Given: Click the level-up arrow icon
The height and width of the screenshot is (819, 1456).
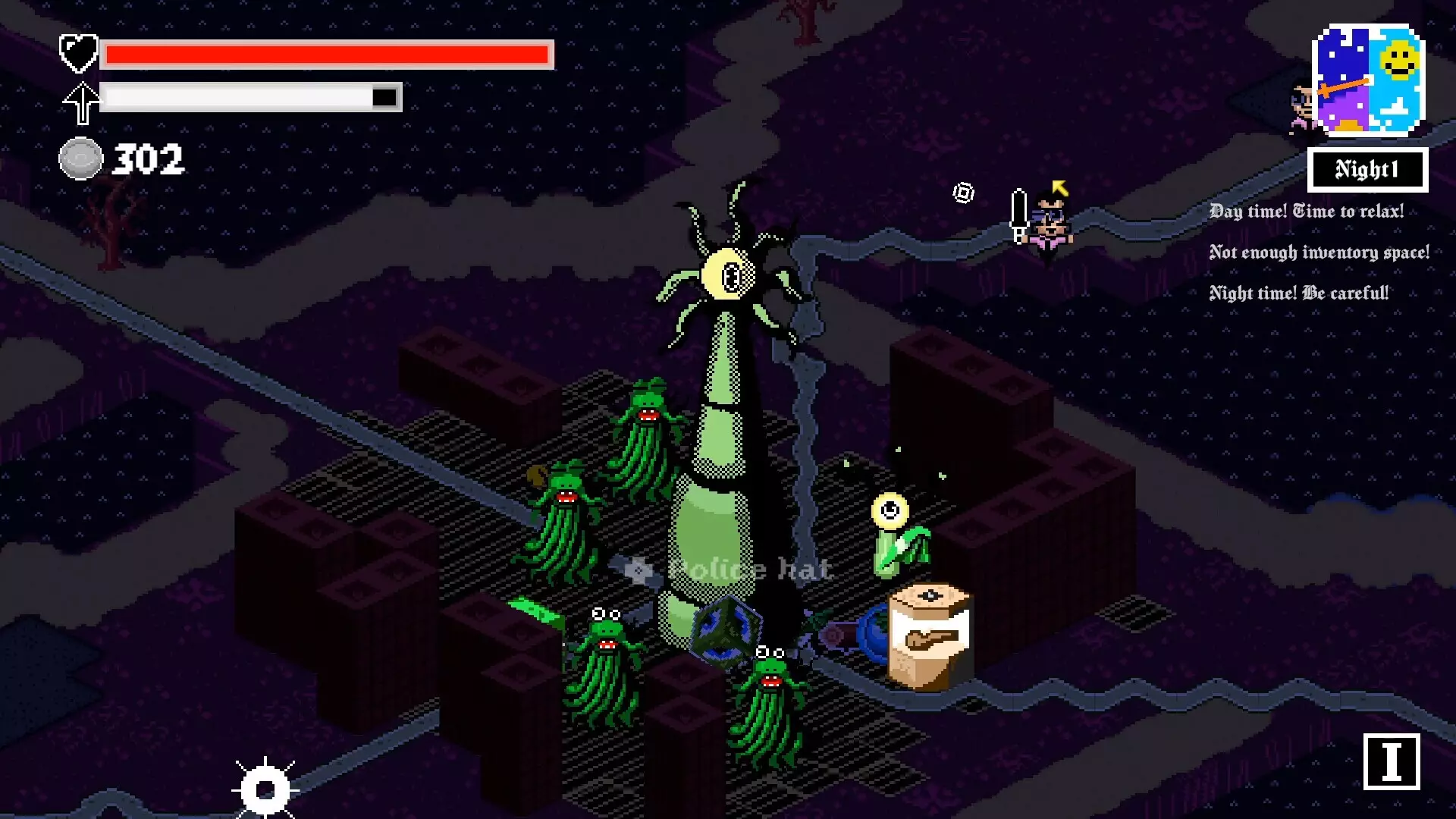Looking at the screenshot, I should 81,99.
